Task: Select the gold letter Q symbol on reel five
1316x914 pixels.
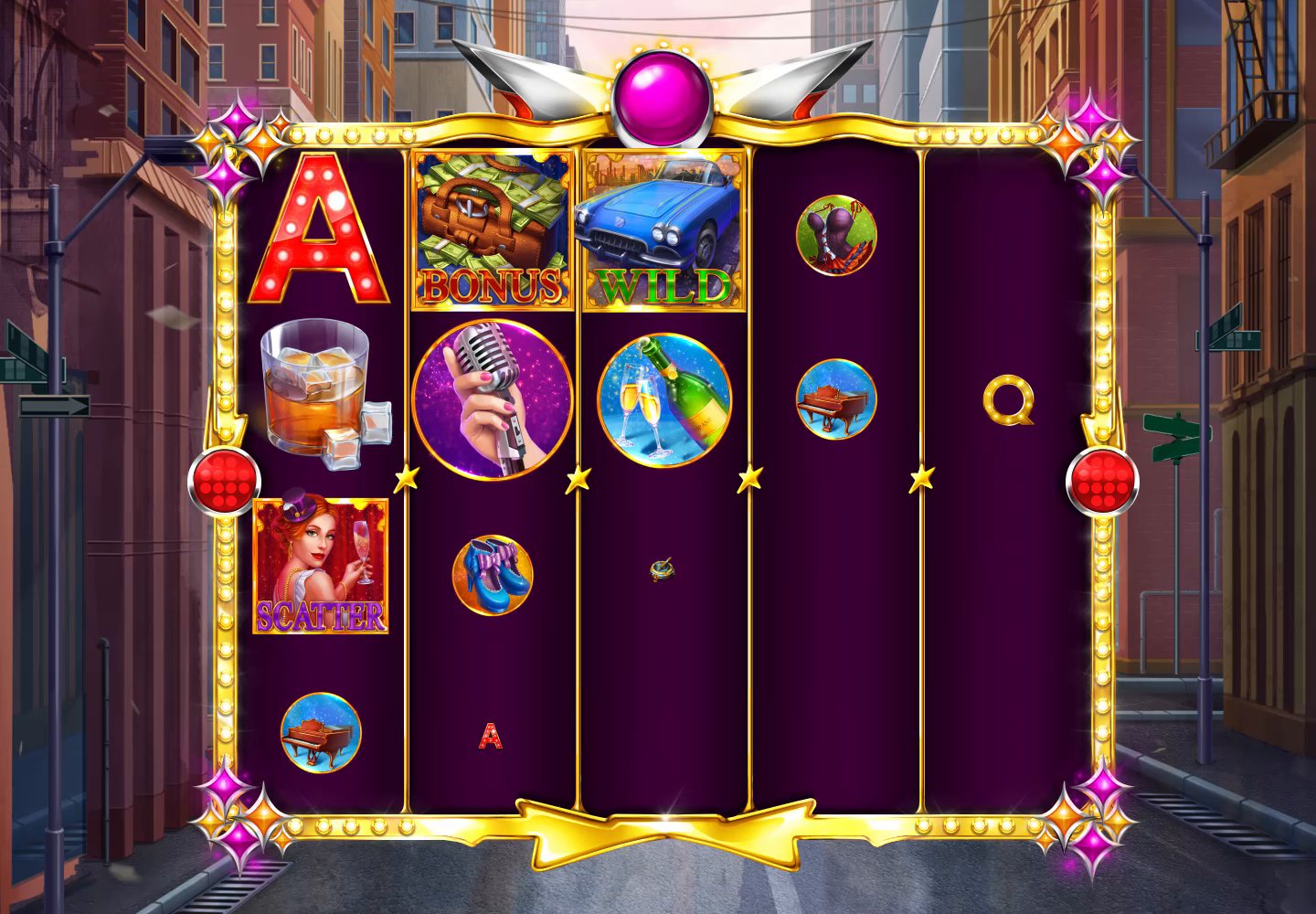Action: [1008, 402]
